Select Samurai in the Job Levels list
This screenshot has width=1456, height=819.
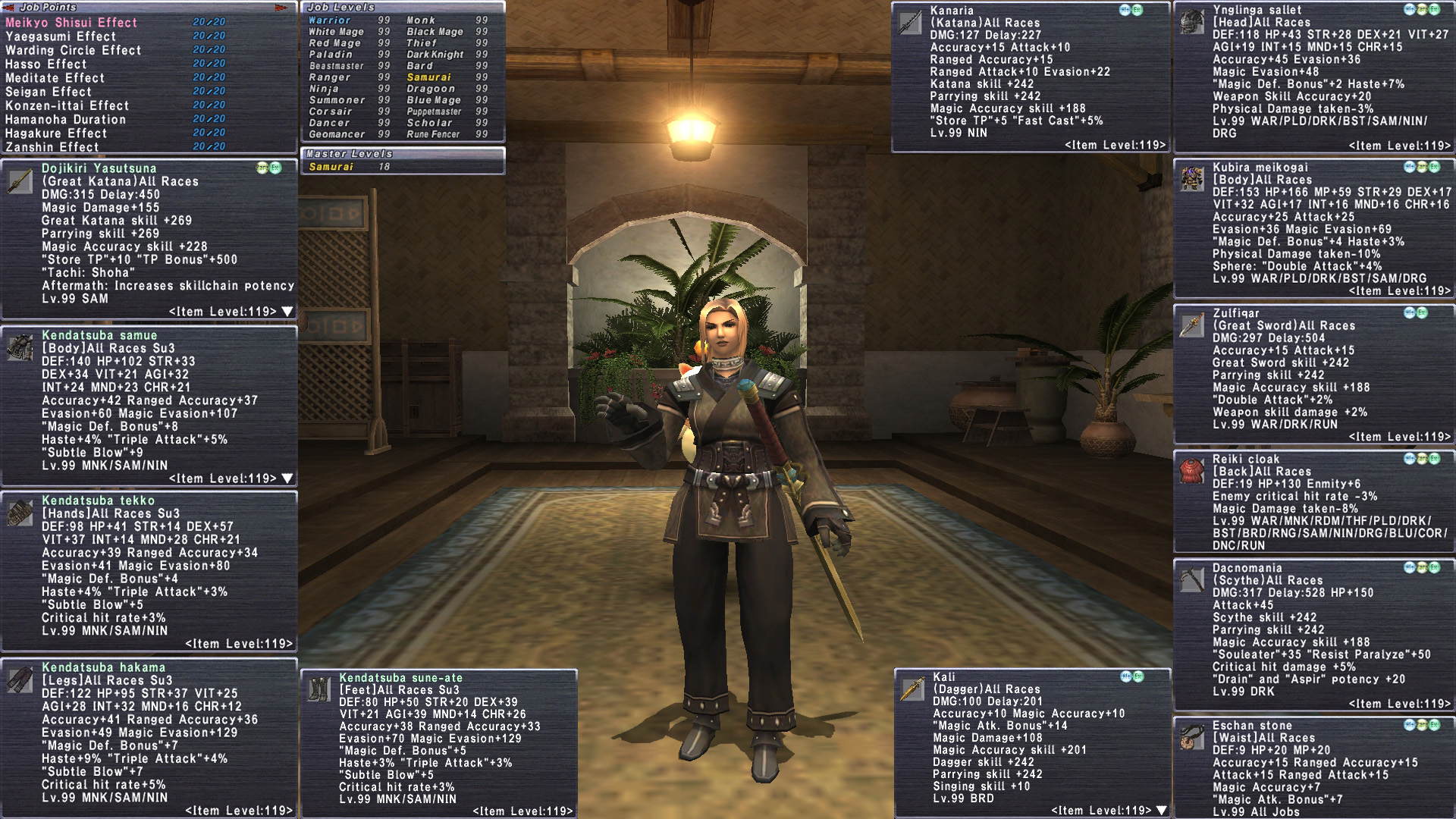(x=428, y=77)
